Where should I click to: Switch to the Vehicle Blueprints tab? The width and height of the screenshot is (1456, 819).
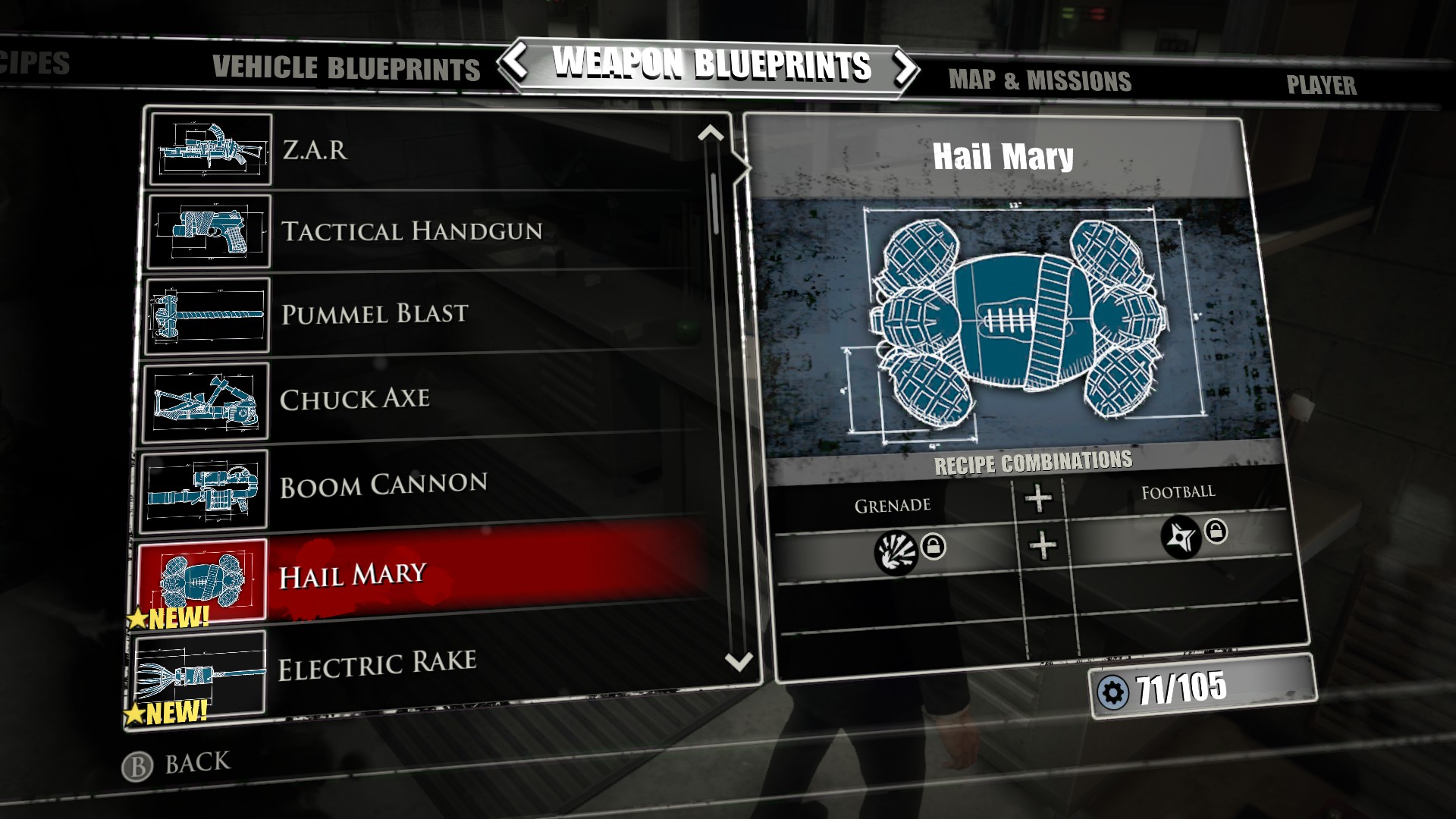click(x=345, y=70)
